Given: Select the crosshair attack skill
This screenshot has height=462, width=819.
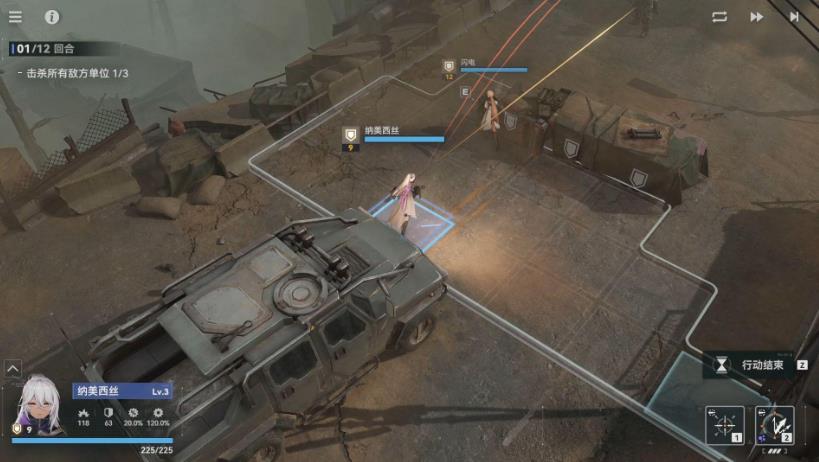Looking at the screenshot, I should 724,425.
